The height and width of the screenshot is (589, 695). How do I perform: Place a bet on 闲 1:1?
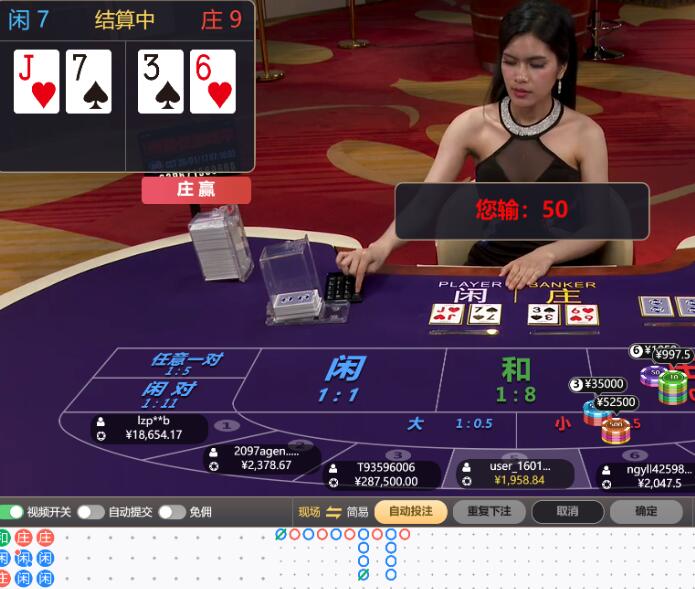pyautogui.click(x=342, y=378)
